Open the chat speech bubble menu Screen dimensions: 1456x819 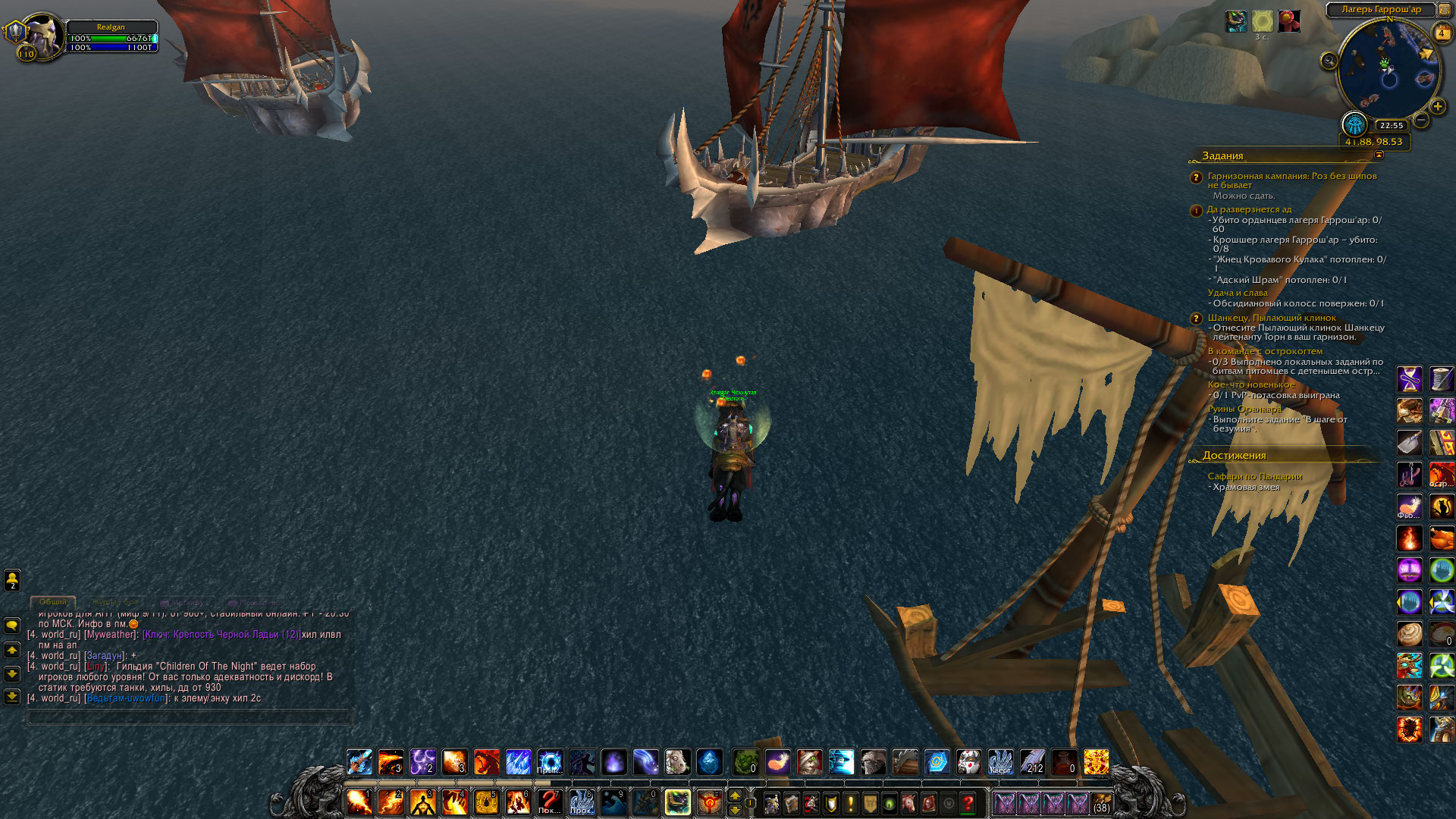tap(12, 626)
